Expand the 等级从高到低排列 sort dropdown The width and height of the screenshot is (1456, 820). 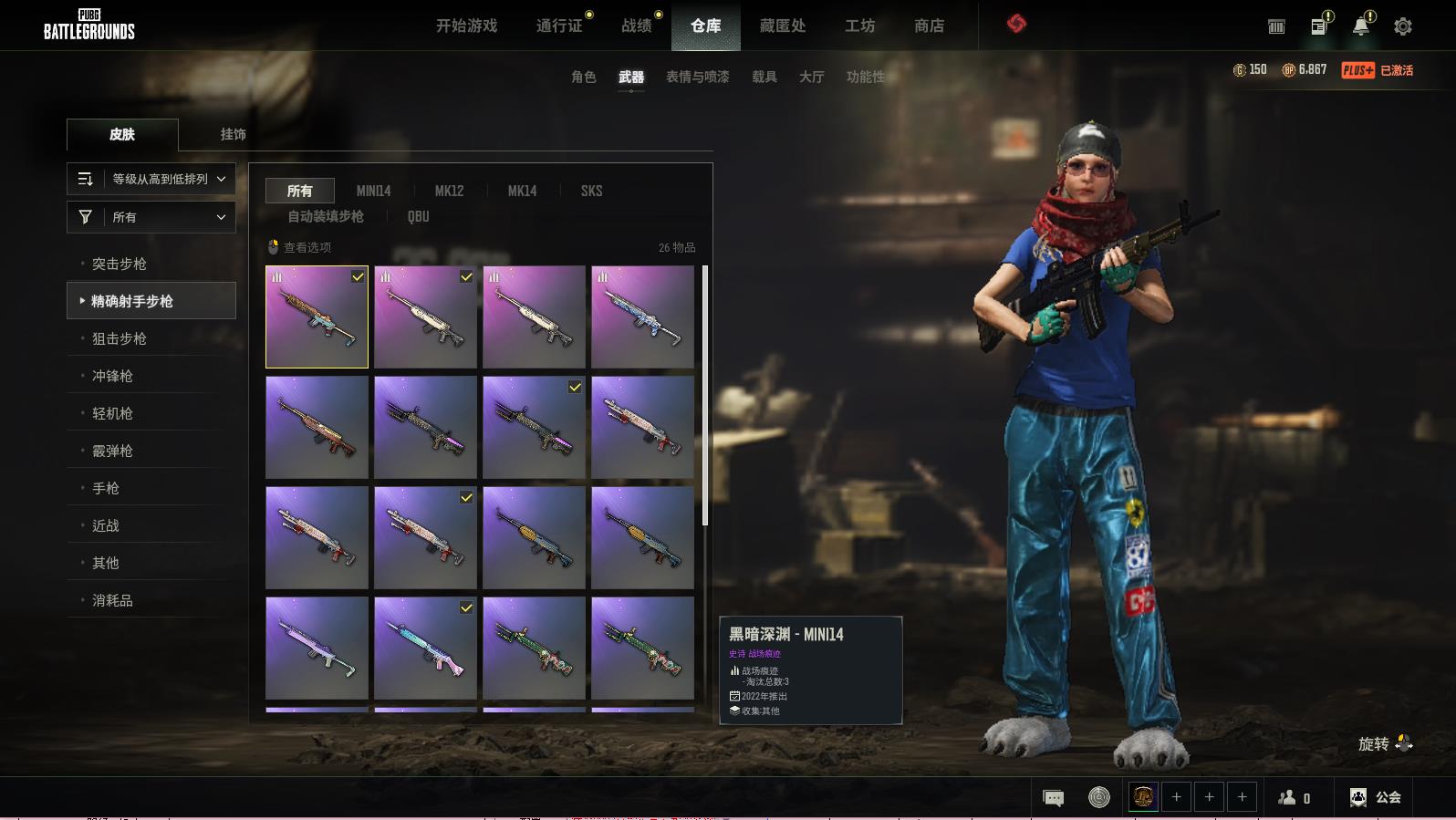(x=151, y=179)
